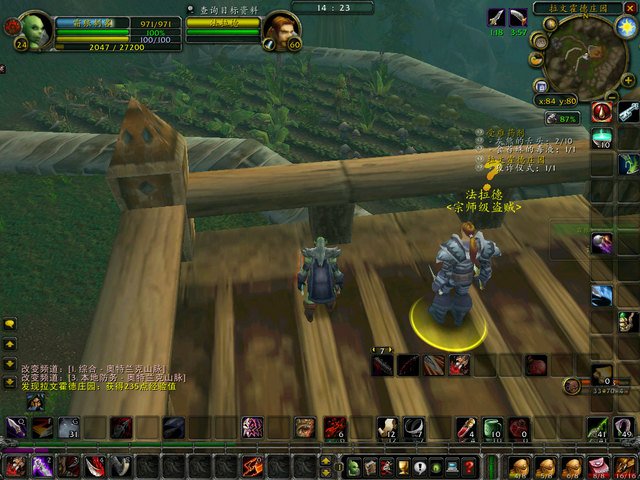Open the query target info button
Image resolution: width=640 pixels, height=480 pixels.
pyautogui.click(x=224, y=8)
